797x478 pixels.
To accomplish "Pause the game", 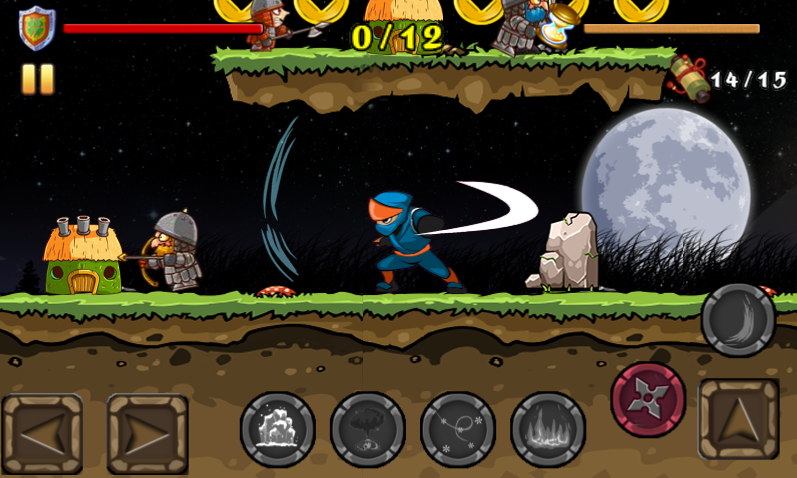I will 37,79.
